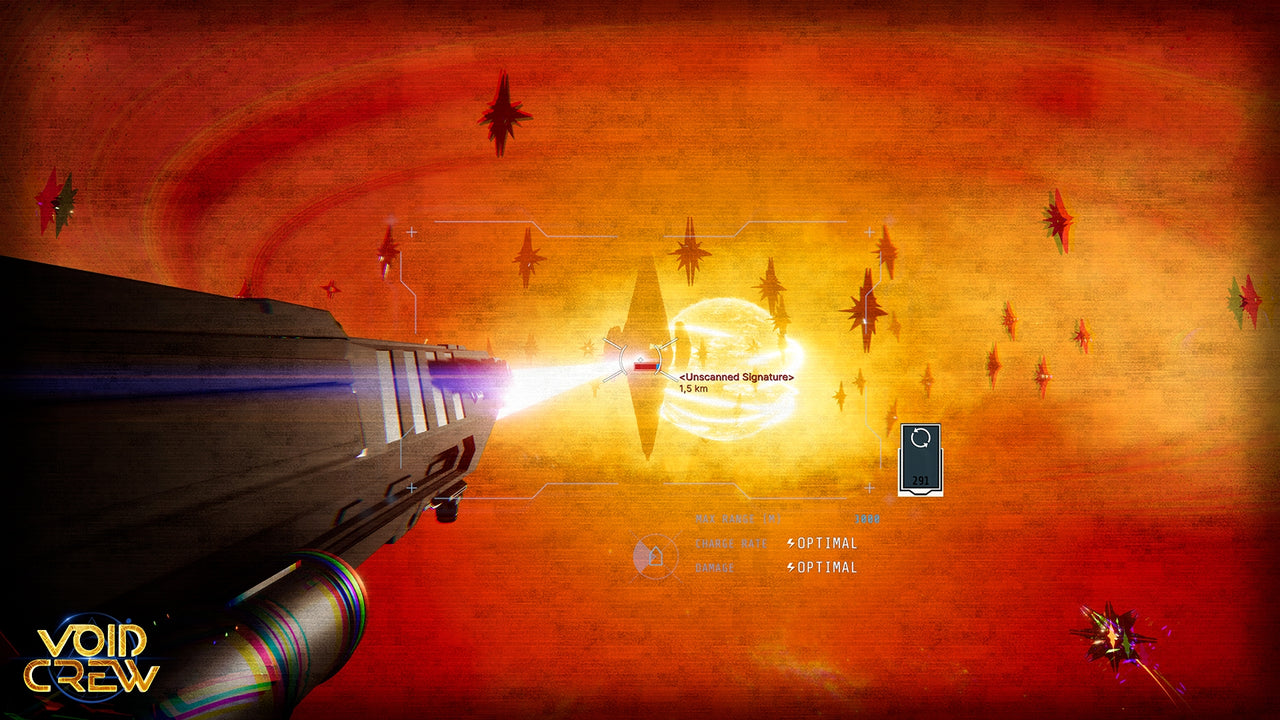1280x720 pixels.
Task: Toggle the Damage OPTIMAL status
Action: click(x=826, y=565)
